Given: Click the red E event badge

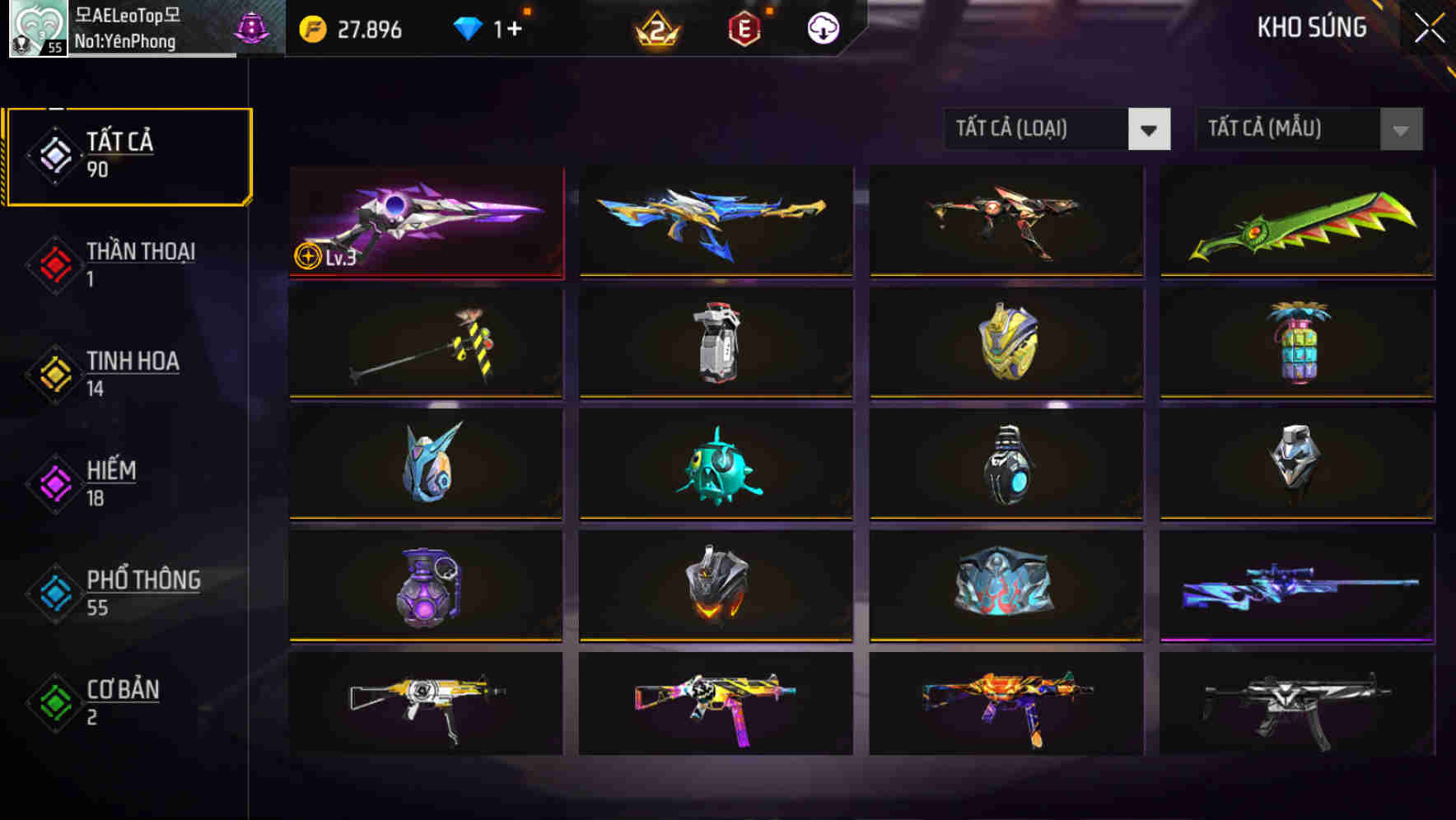Looking at the screenshot, I should click(744, 30).
